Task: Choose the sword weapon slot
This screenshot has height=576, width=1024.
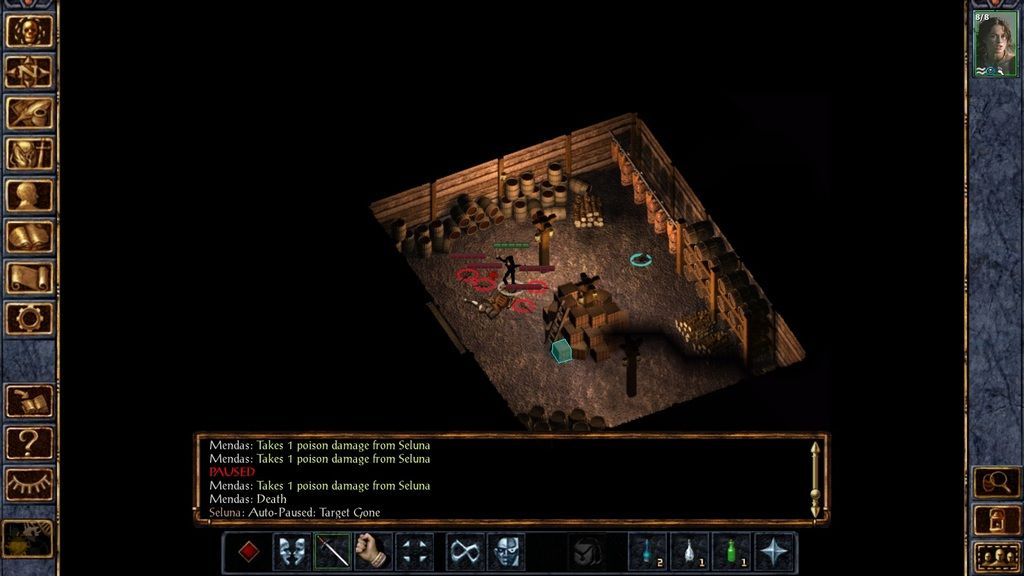Action: [333, 552]
